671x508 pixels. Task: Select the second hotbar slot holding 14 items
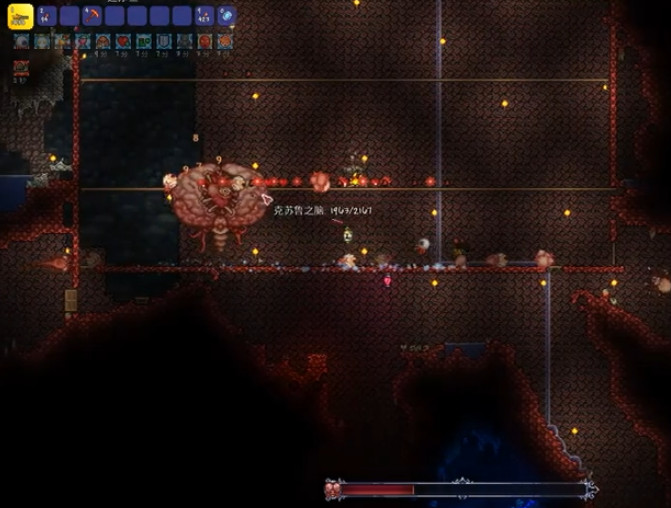tap(46, 15)
